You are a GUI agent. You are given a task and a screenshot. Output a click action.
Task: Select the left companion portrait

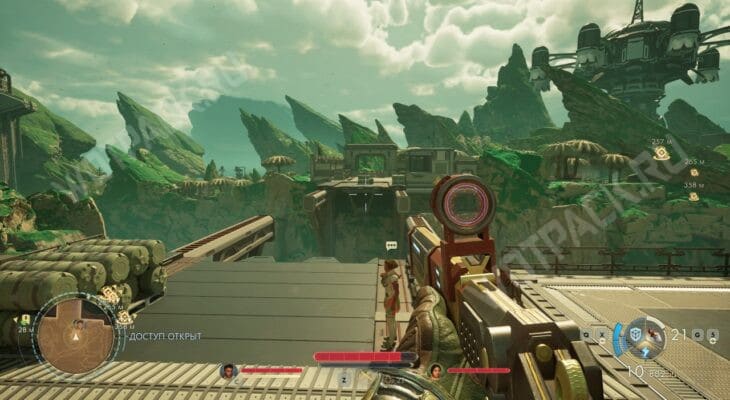point(228,370)
